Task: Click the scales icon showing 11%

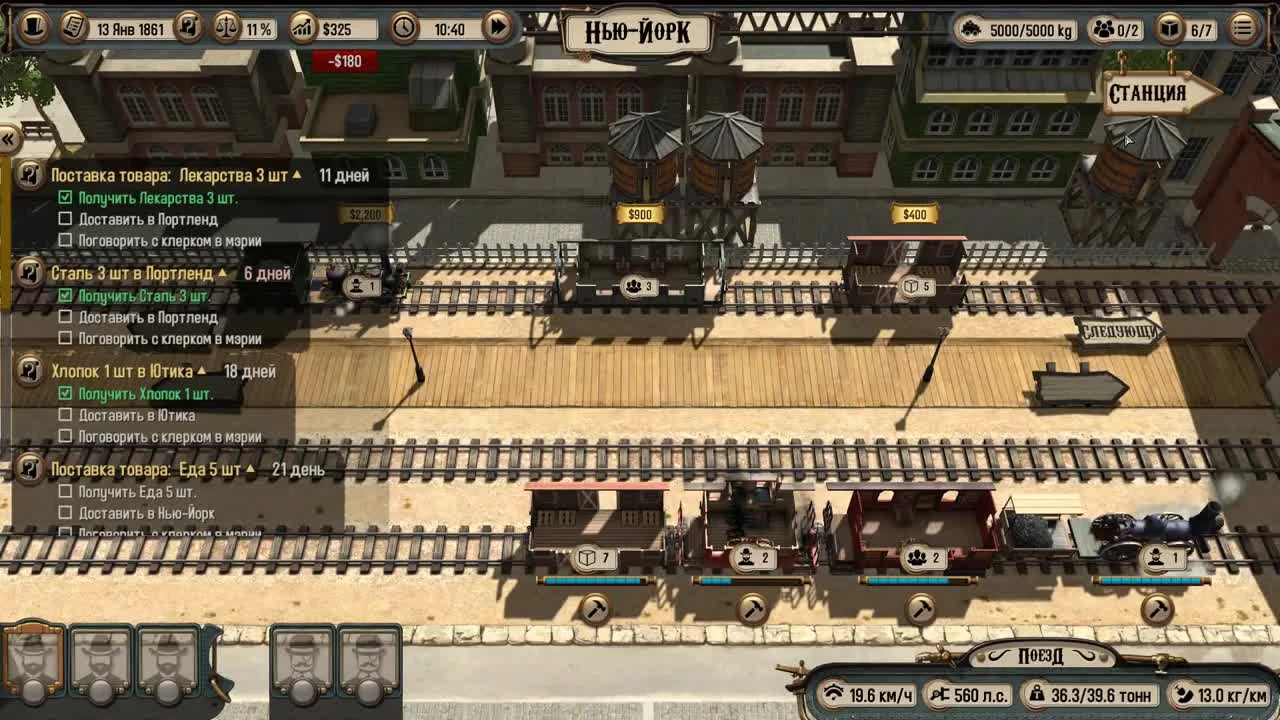Action: [228, 28]
